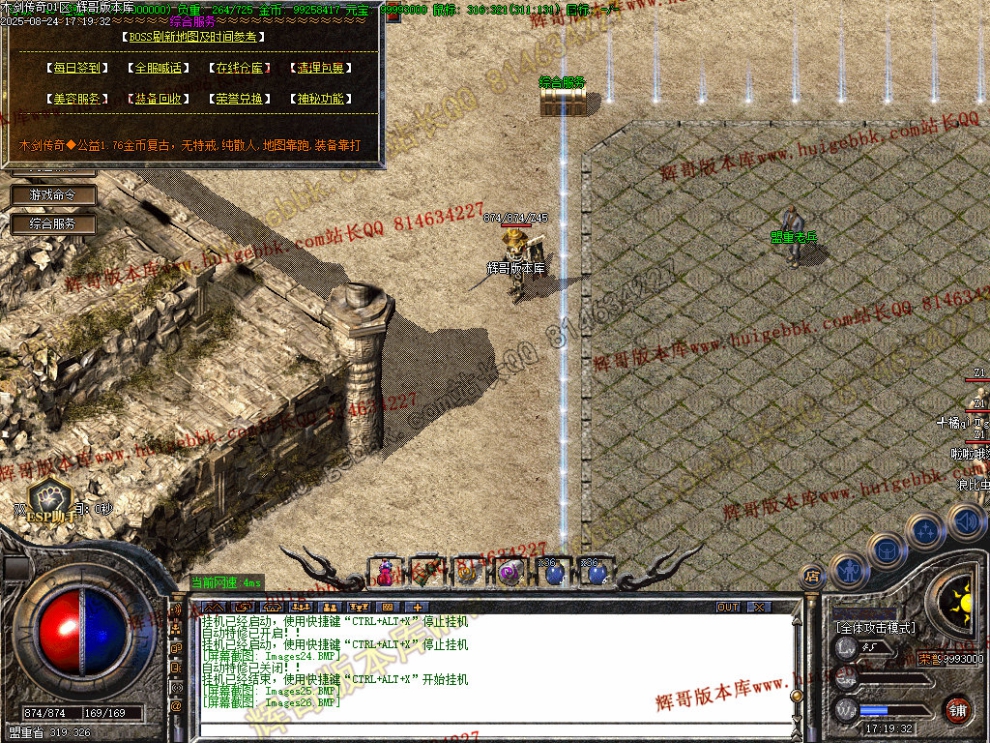Click 清理包裹 to clean the bag
The height and width of the screenshot is (743, 990).
(x=320, y=69)
